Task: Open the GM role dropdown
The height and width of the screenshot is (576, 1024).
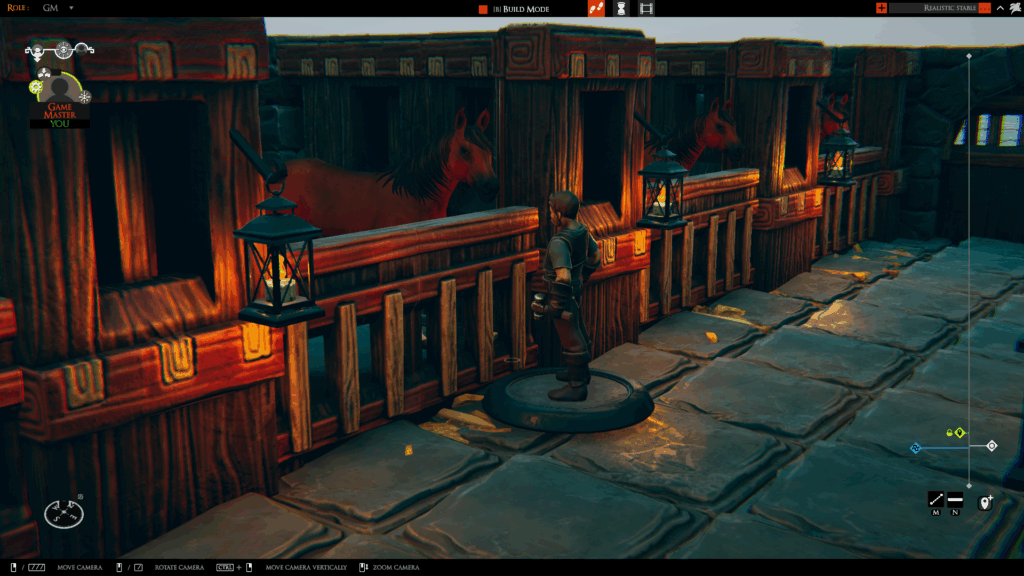Action: click(72, 8)
